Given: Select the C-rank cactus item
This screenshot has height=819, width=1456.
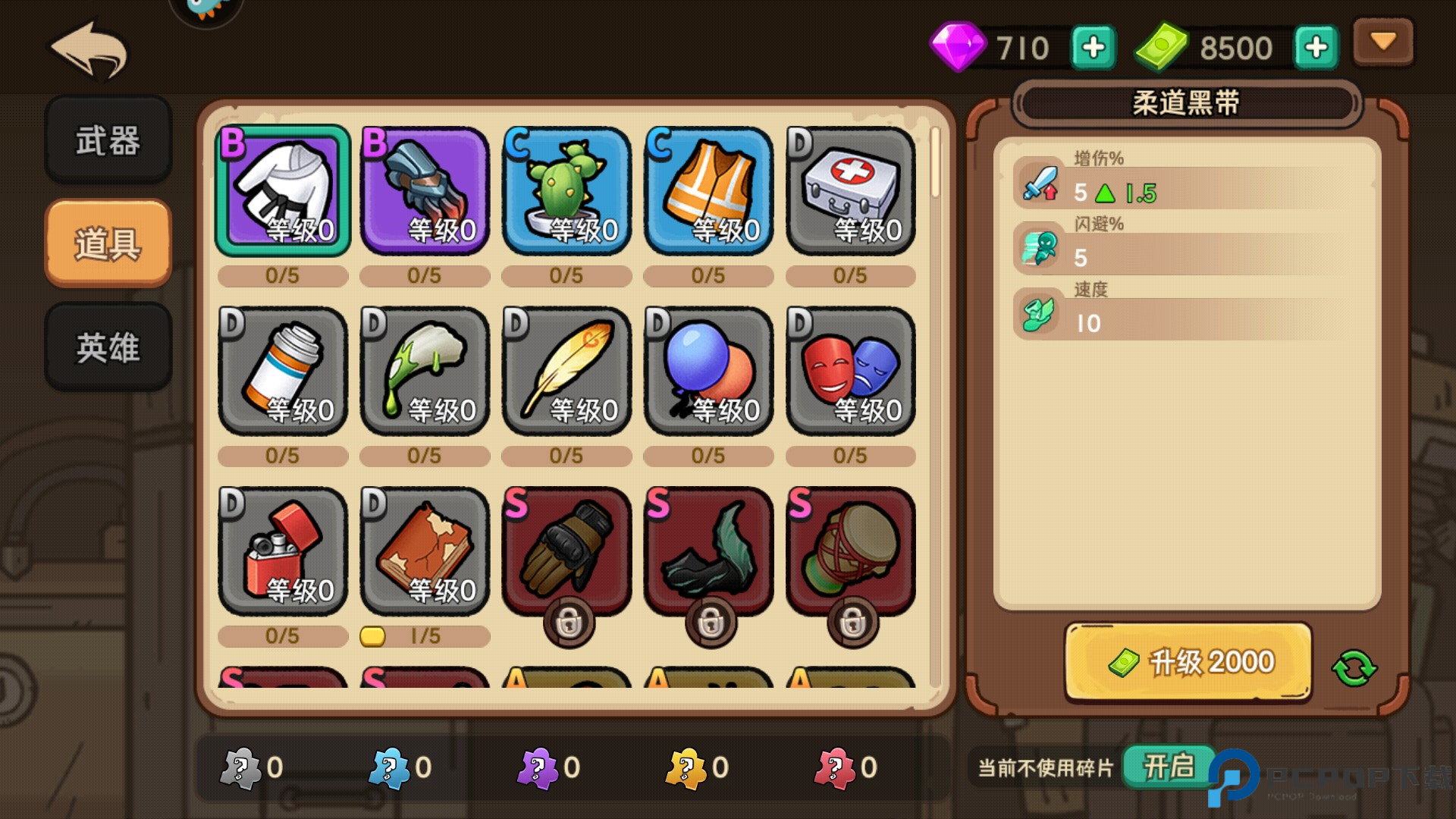Looking at the screenshot, I should (x=566, y=191).
